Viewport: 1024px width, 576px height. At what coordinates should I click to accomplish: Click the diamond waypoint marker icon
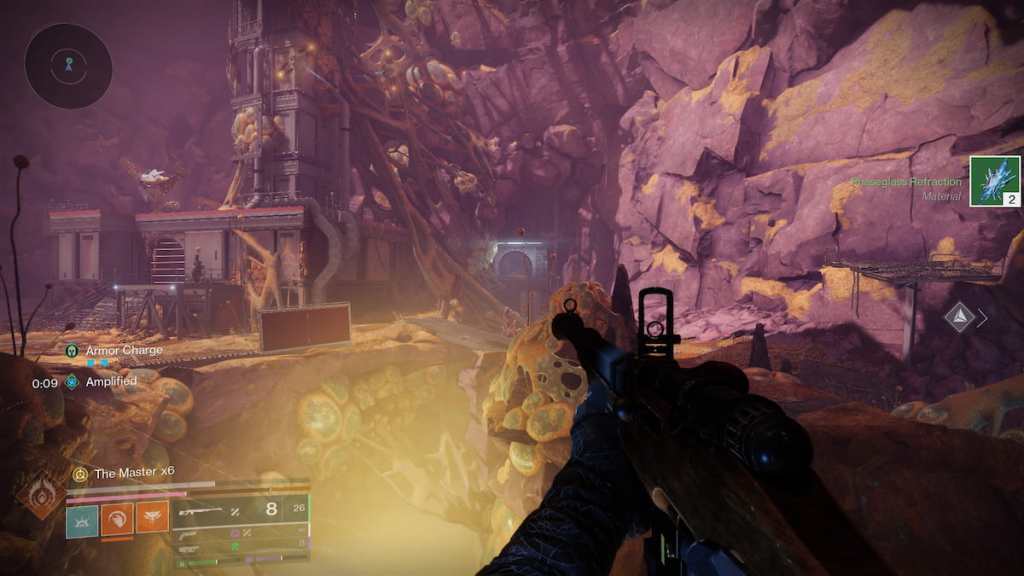(x=961, y=317)
